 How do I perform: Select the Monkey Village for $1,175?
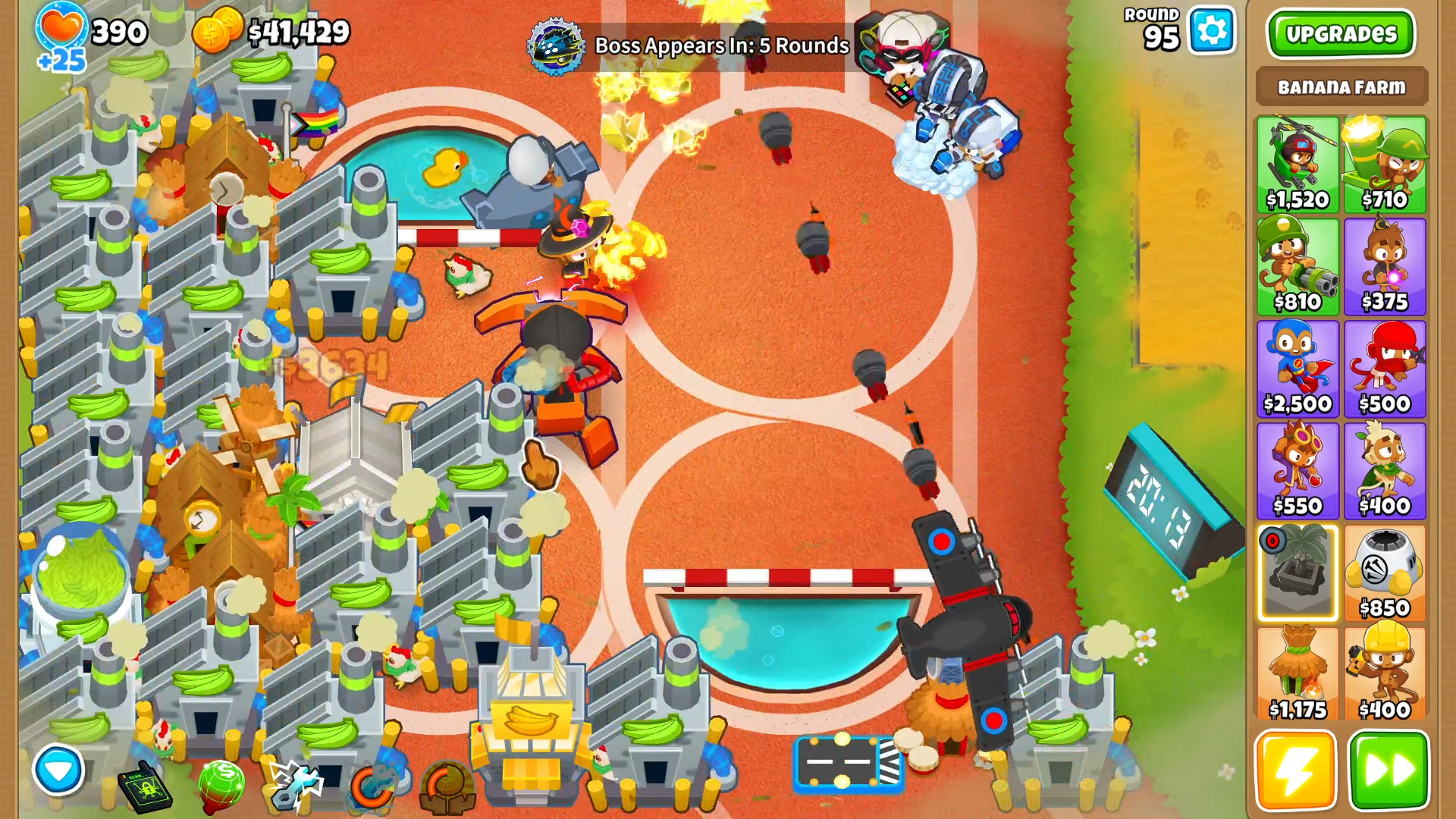click(1298, 675)
